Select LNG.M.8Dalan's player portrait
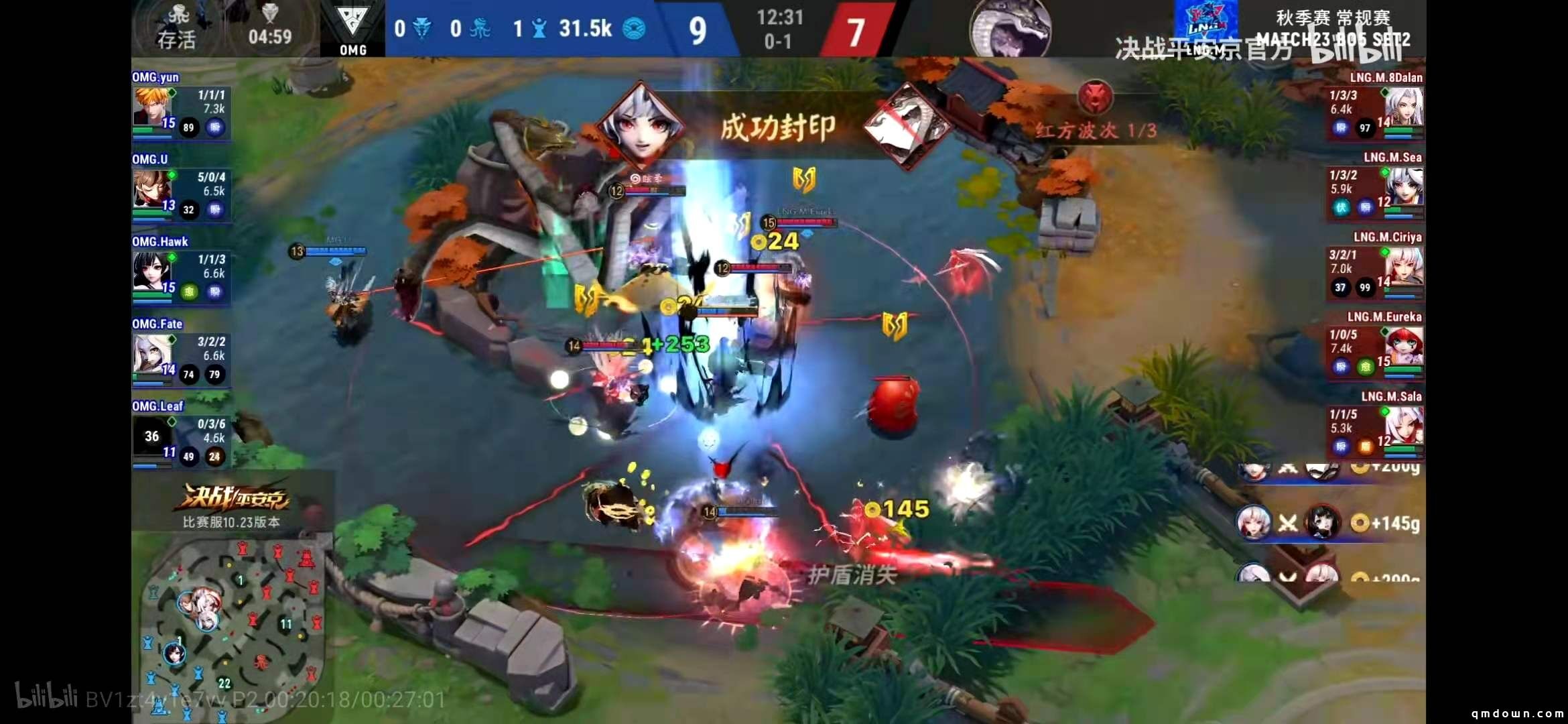 1403,107
